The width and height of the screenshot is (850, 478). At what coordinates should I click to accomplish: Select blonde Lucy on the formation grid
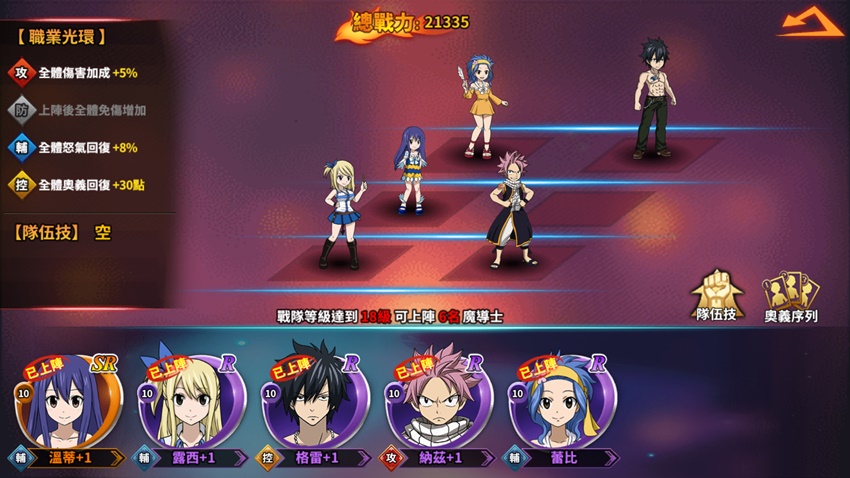(x=339, y=213)
